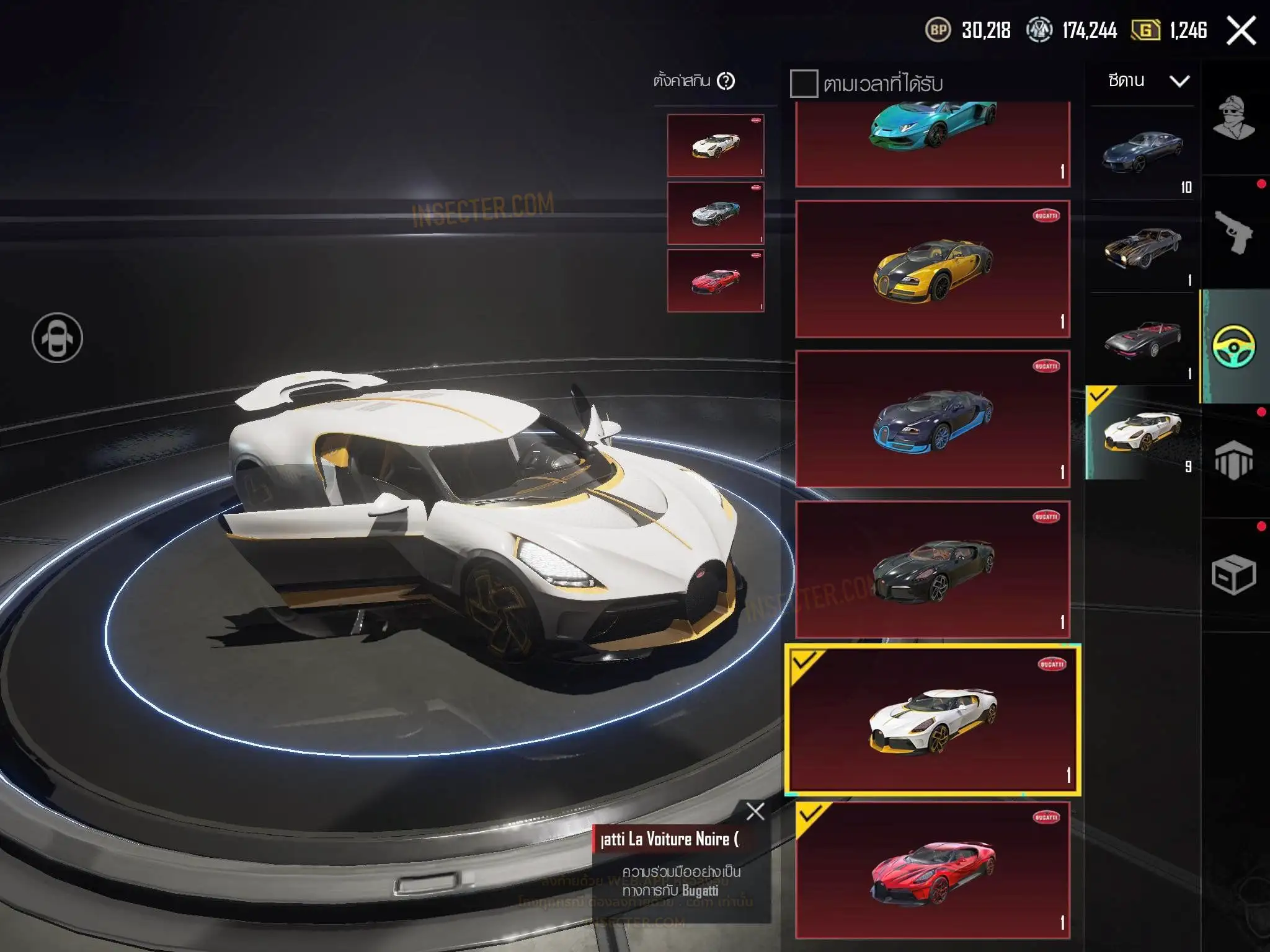Select the gray convertible vehicle category
Screen dimensions: 1270x952
tap(1142, 340)
